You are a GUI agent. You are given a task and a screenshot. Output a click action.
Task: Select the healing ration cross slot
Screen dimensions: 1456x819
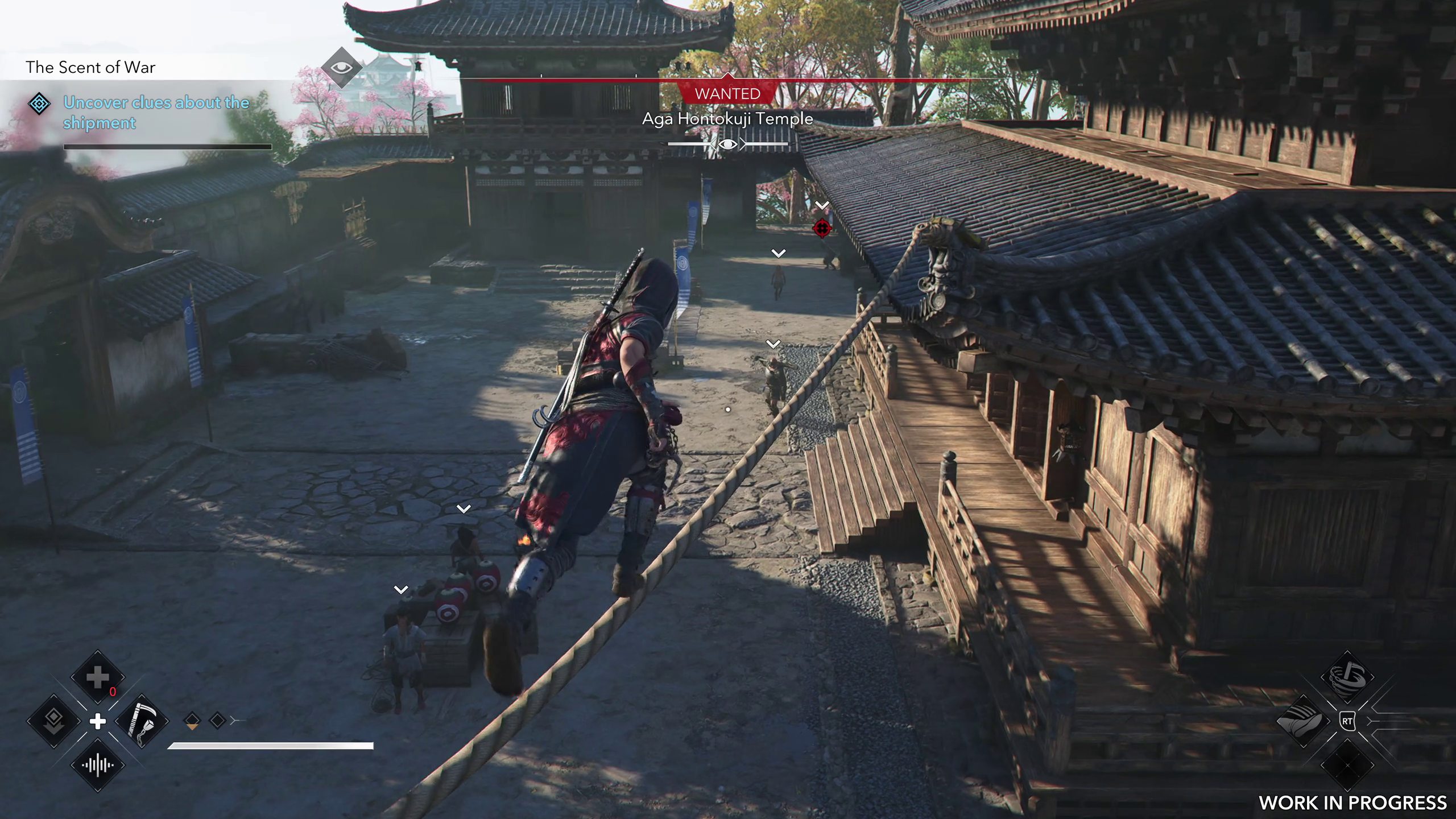click(97, 677)
